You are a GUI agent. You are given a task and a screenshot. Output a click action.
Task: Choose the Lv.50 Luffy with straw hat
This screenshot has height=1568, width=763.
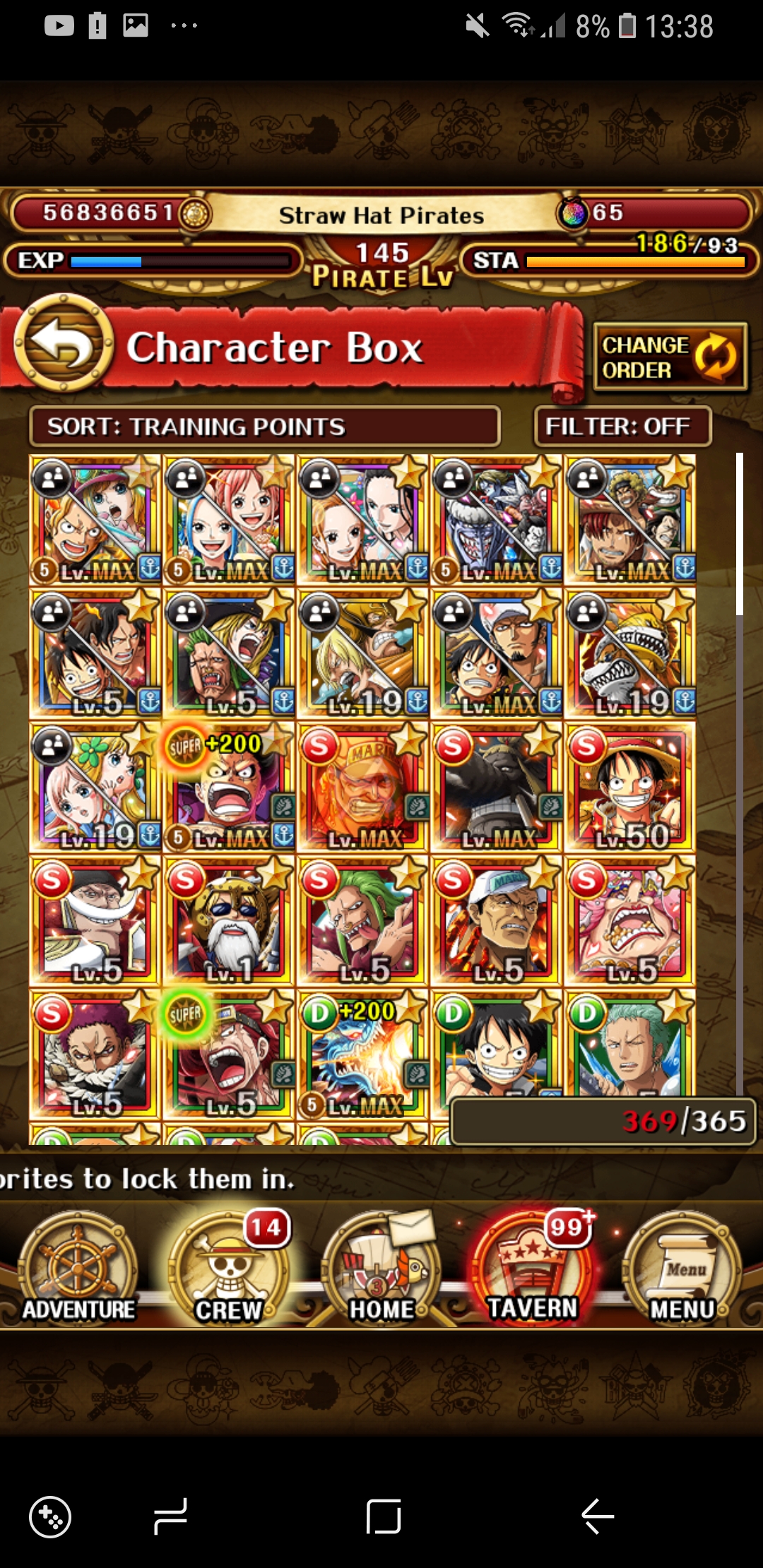pos(630,787)
